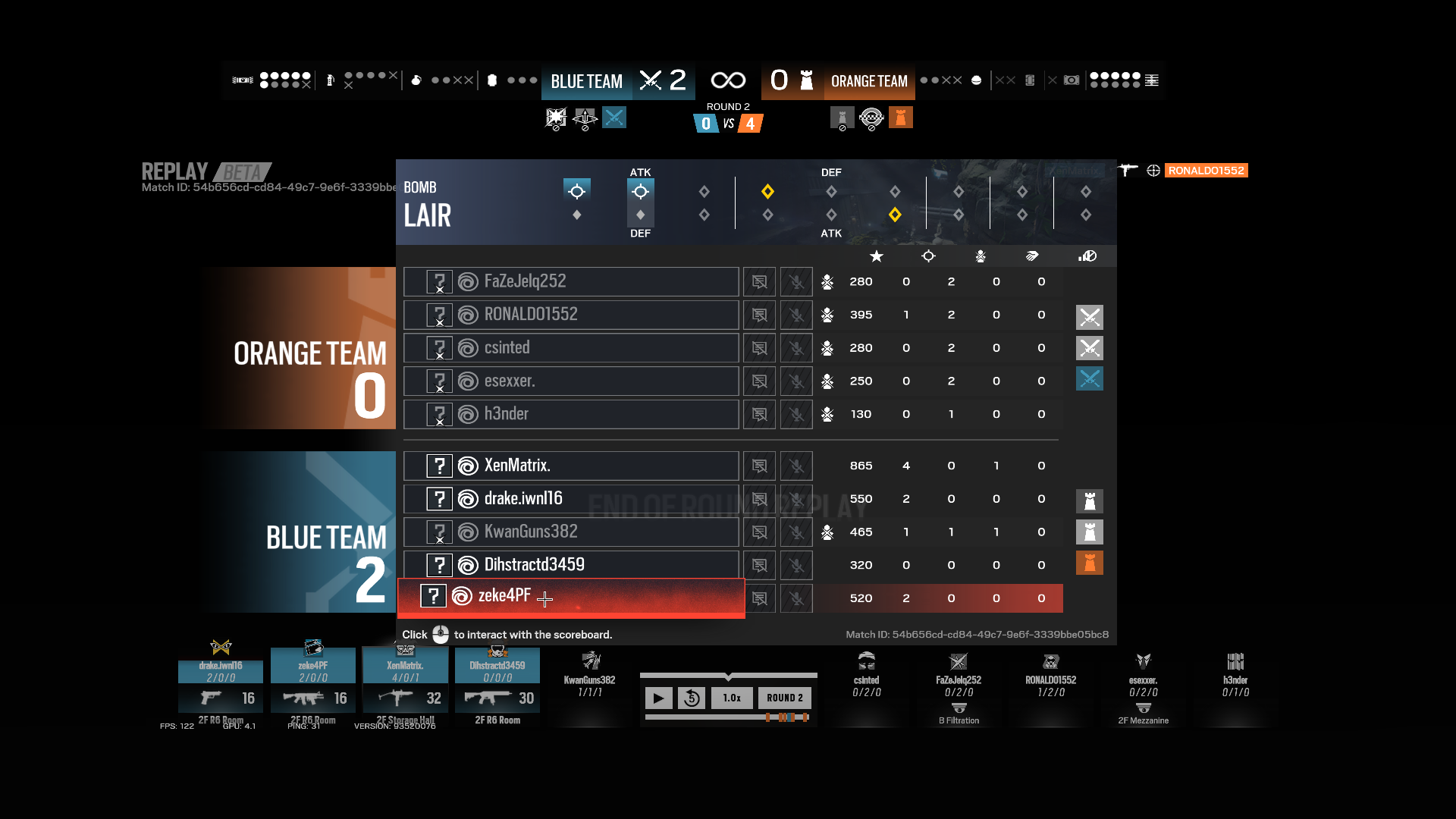Open the 1.0x playback speed selector

(x=732, y=698)
